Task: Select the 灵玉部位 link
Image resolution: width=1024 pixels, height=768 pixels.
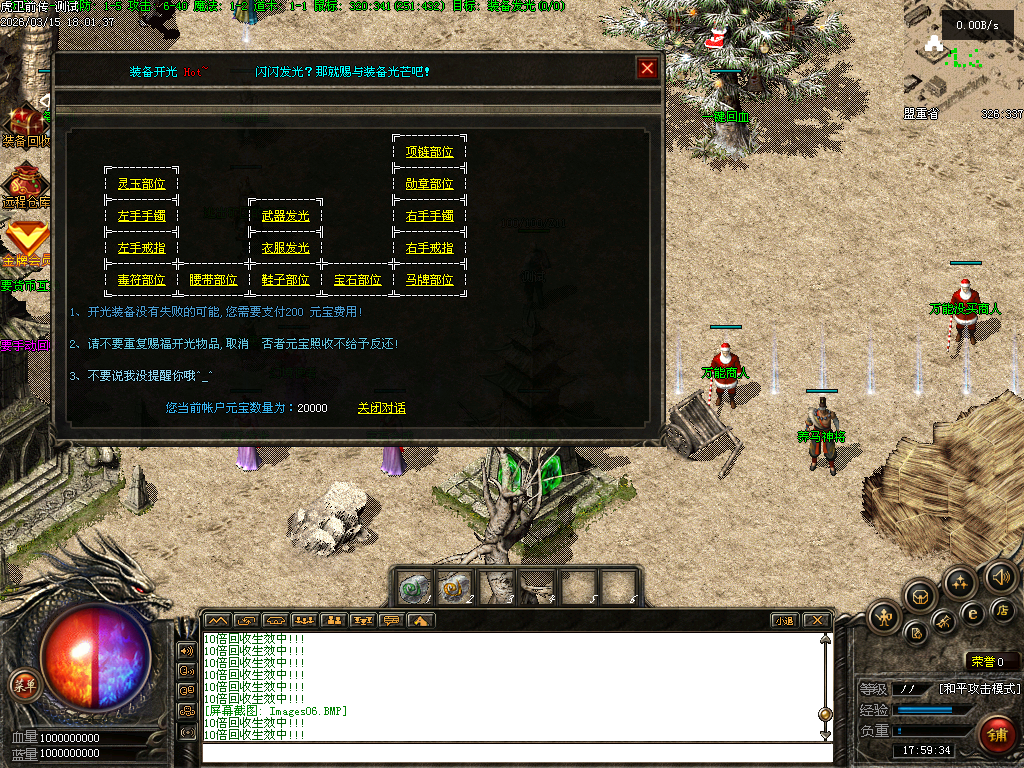Action: (141, 184)
